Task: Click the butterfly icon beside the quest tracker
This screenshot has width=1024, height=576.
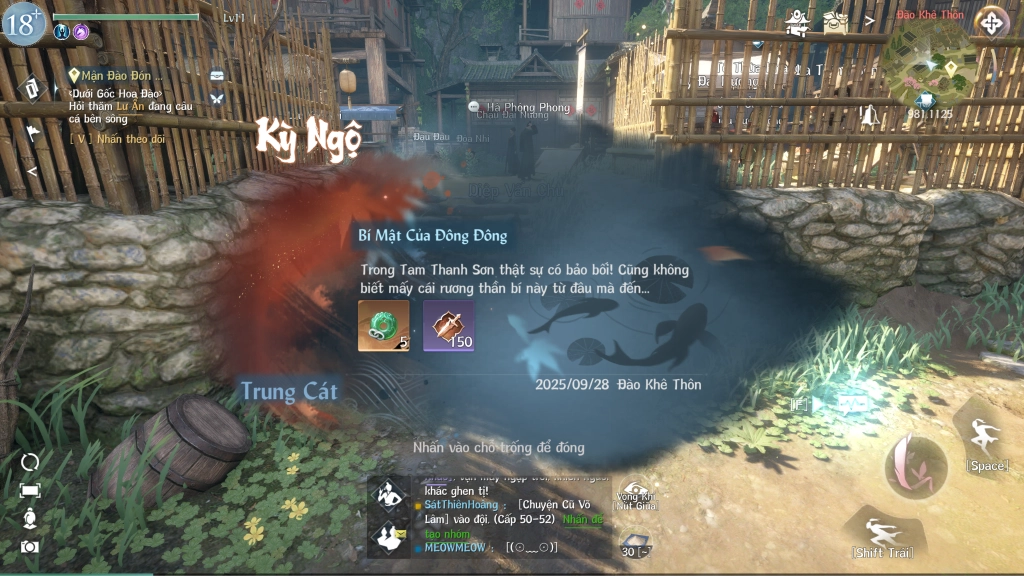Action: point(217,98)
